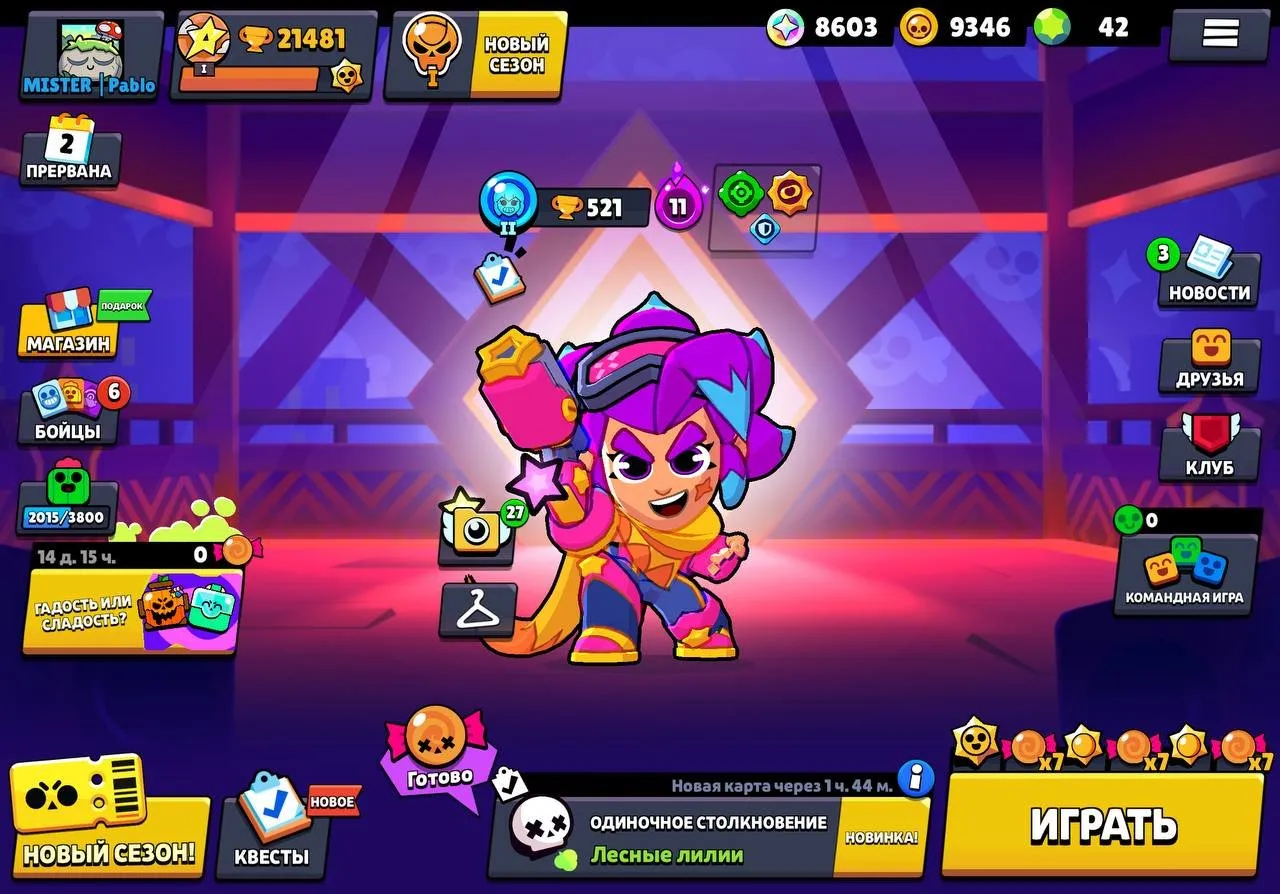This screenshot has width=1280, height=894.
Task: Switch to the Новости news tab
Action: point(1207,275)
